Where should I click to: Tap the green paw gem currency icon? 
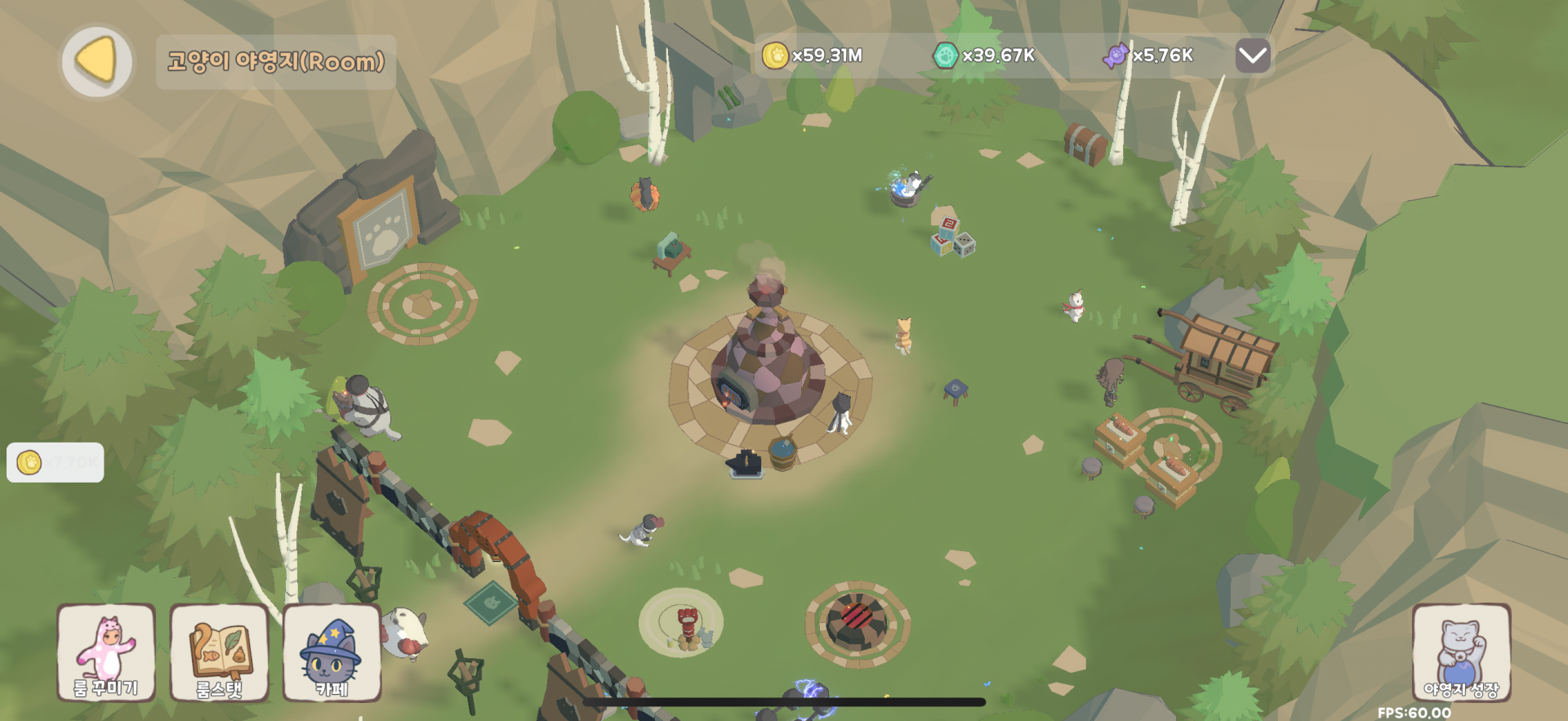945,56
